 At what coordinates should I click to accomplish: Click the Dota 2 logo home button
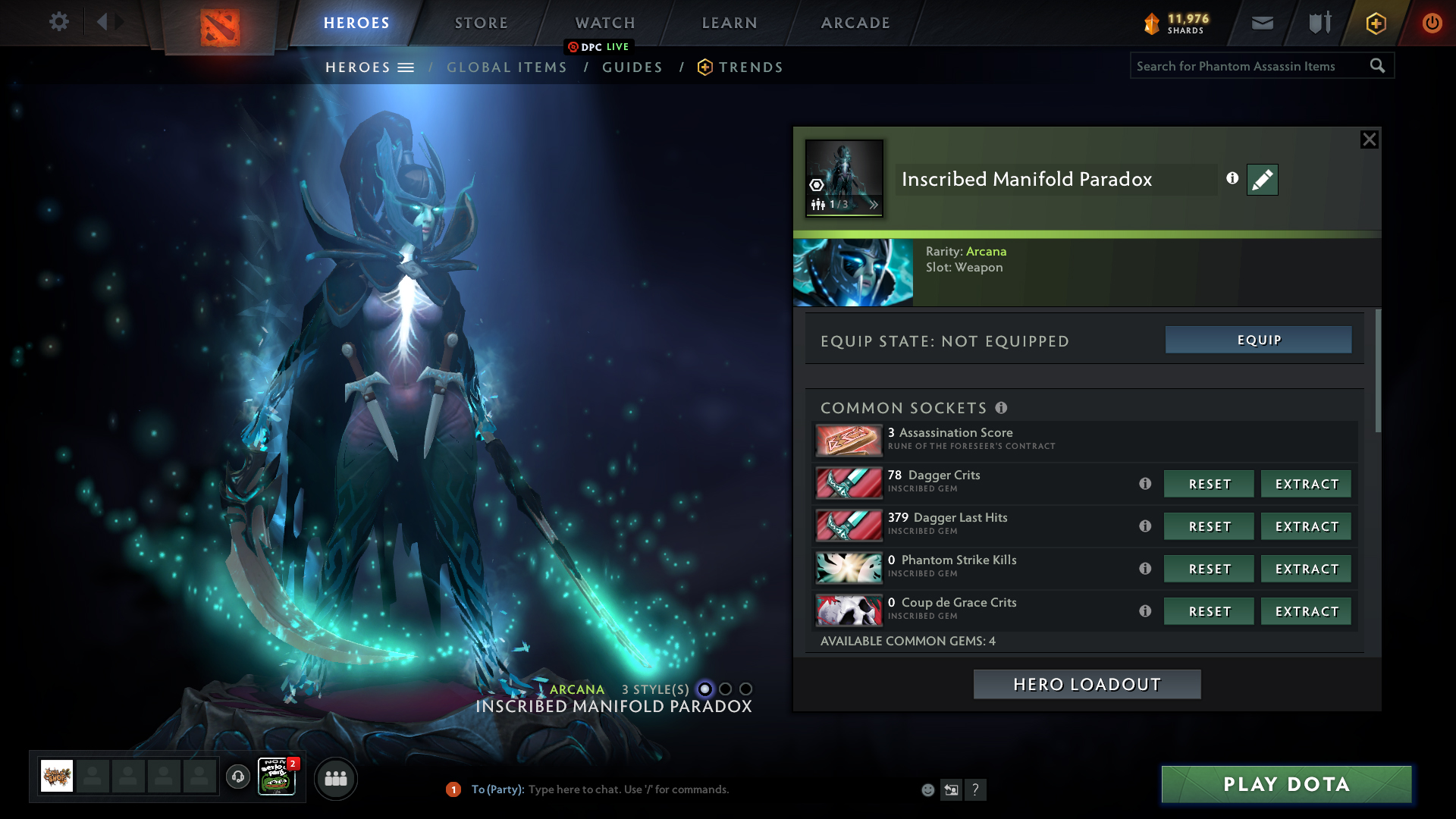point(220,27)
